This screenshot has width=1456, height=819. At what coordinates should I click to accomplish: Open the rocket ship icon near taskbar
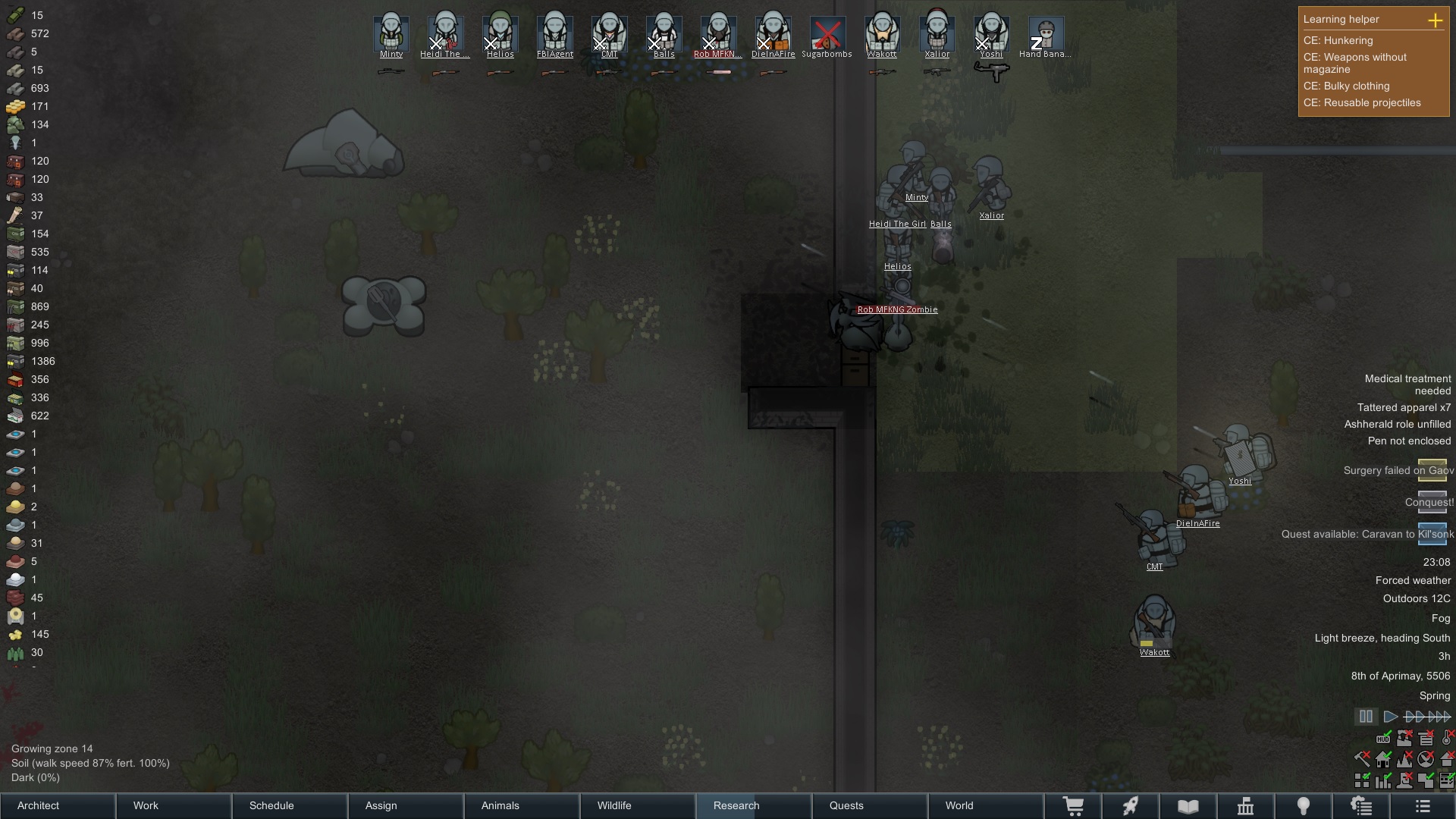pyautogui.click(x=1131, y=805)
